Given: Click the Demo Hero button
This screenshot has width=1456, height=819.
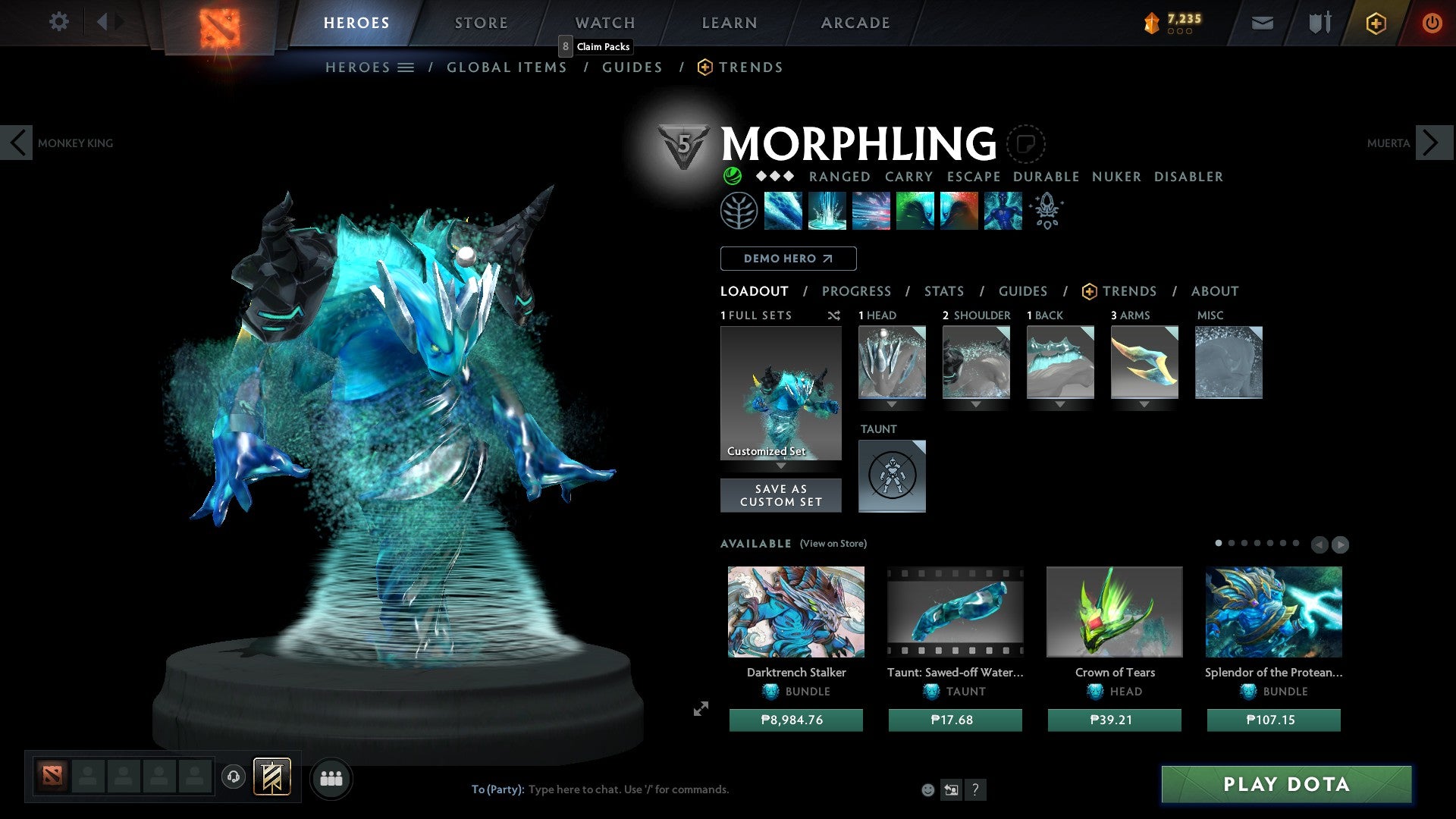Looking at the screenshot, I should [x=788, y=258].
